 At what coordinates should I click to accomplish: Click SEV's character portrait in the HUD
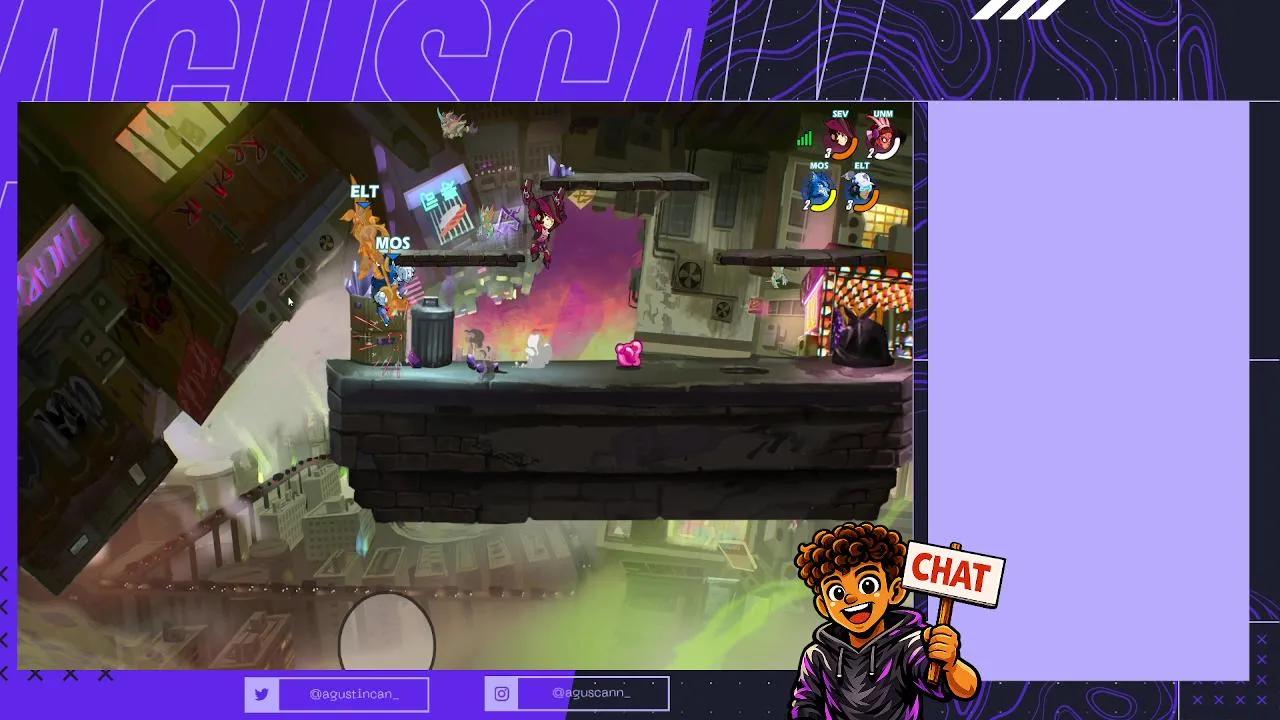[838, 135]
